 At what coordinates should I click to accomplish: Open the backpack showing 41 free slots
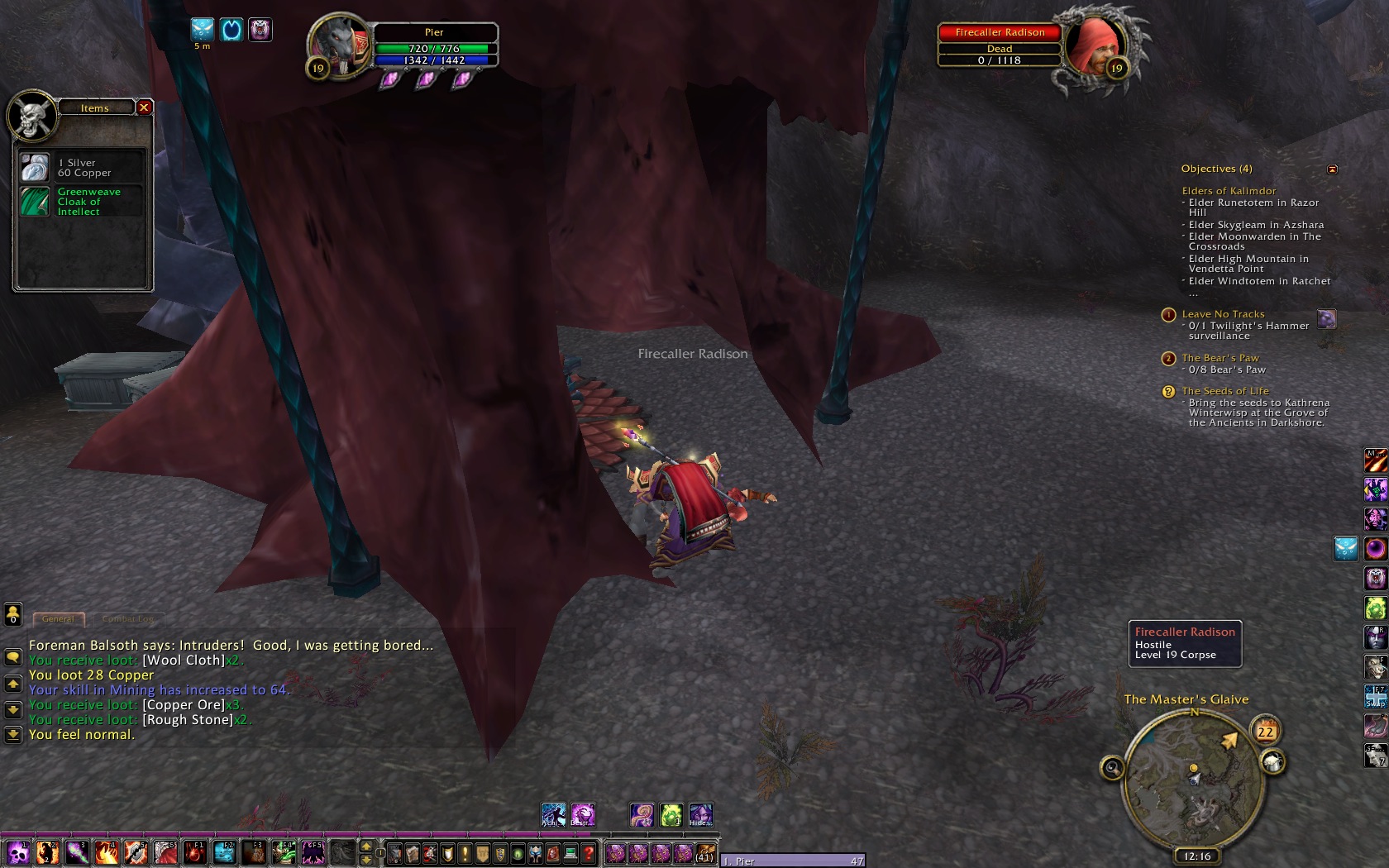[704, 853]
